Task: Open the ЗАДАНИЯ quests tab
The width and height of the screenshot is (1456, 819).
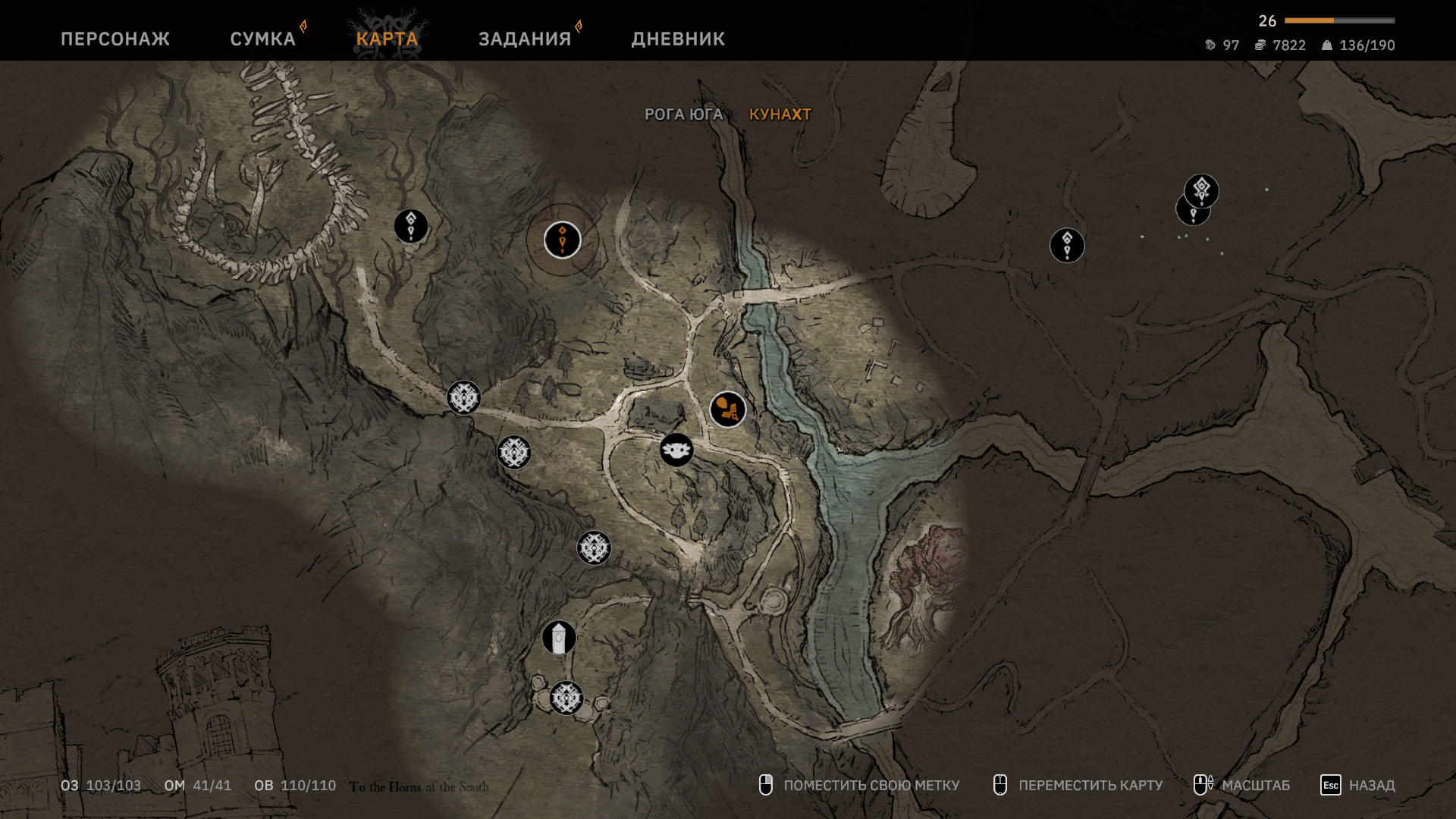Action: [525, 39]
